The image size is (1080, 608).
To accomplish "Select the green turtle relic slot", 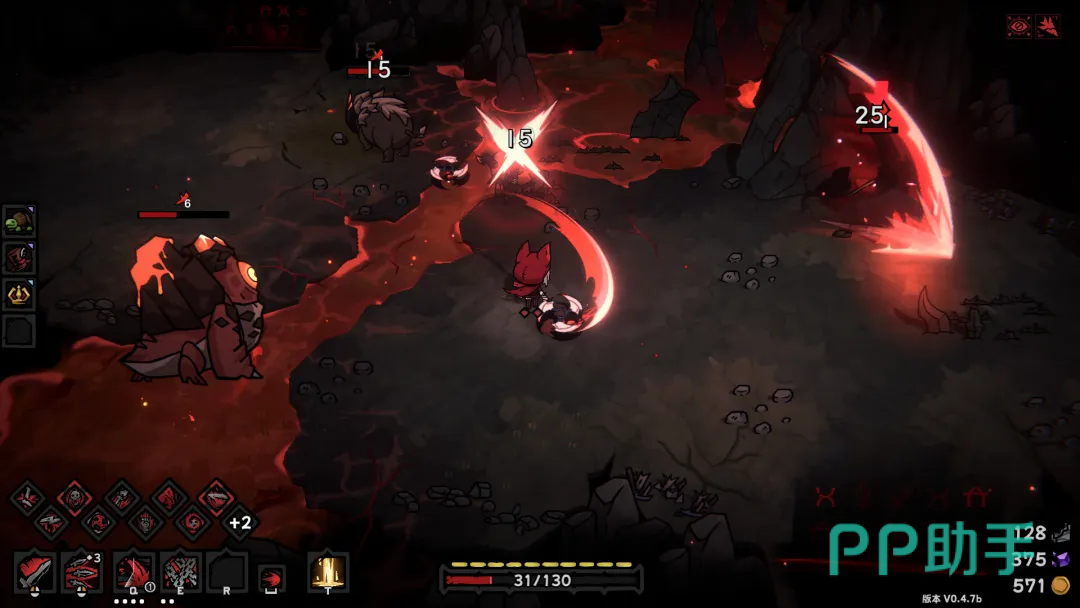I will point(19,224).
